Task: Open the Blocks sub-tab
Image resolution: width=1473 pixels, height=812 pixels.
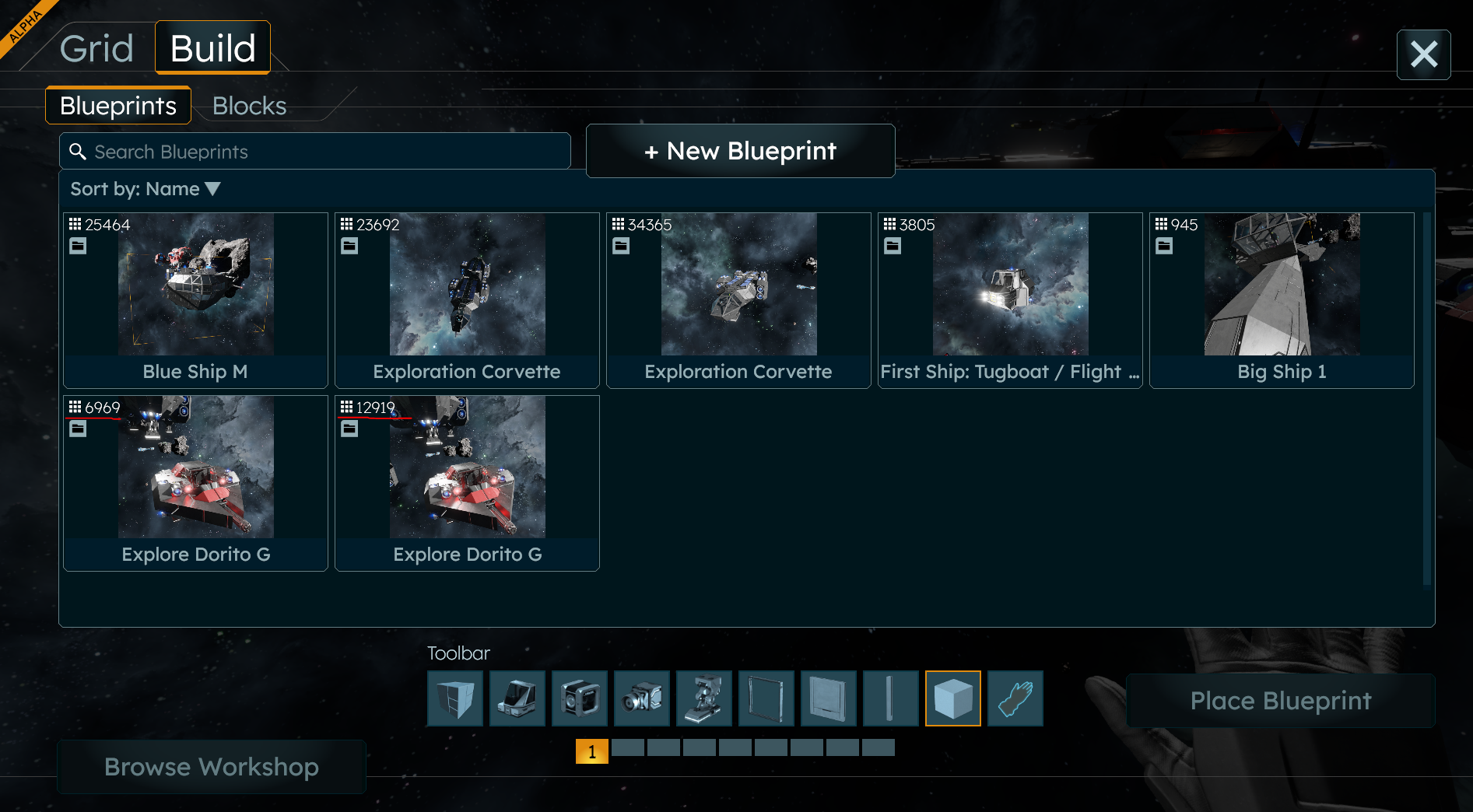Action: click(x=249, y=106)
